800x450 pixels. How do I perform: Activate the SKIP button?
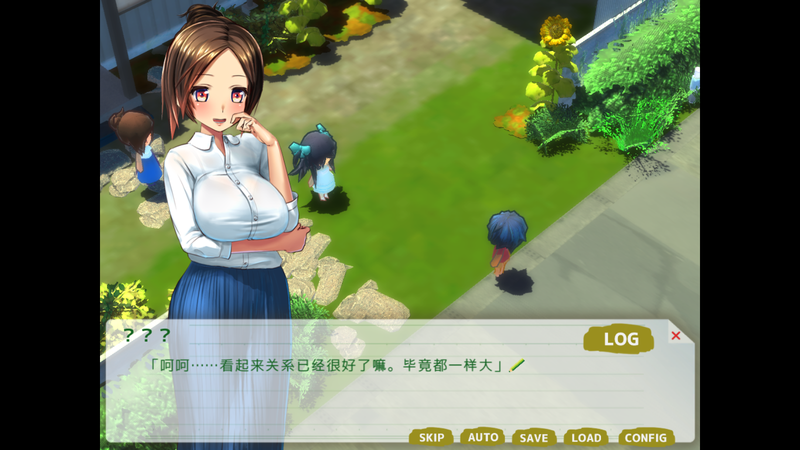[431, 437]
